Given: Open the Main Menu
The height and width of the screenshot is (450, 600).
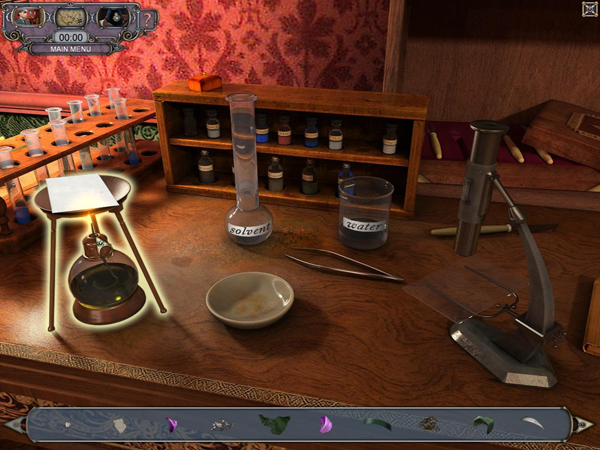Looking at the screenshot, I should (70, 47).
